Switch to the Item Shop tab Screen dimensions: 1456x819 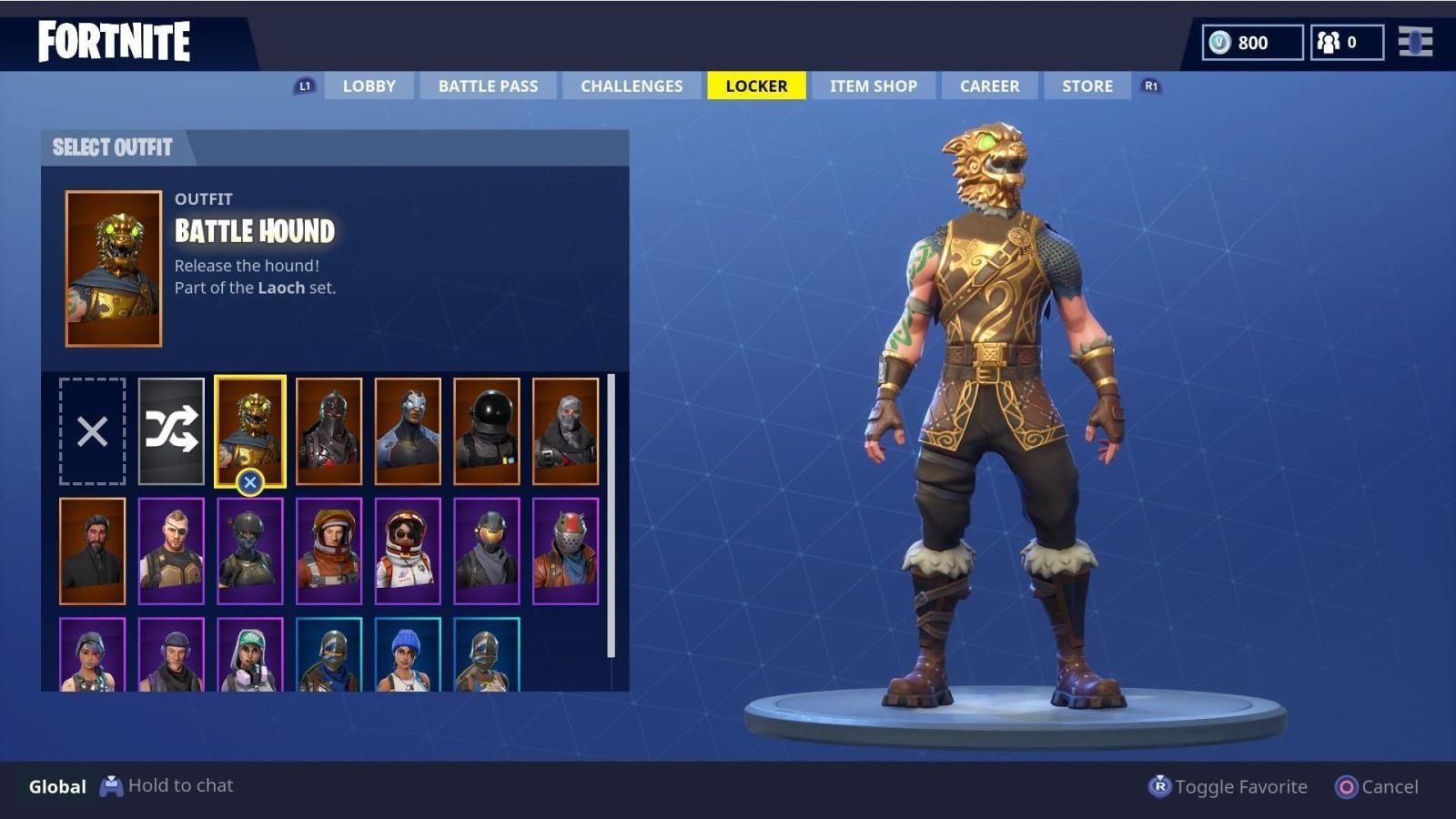click(872, 86)
